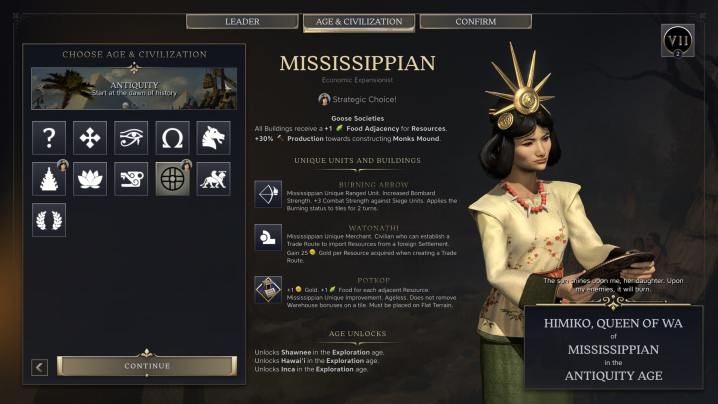
Task: Go to the Confirm tab
Action: pyautogui.click(x=475, y=21)
